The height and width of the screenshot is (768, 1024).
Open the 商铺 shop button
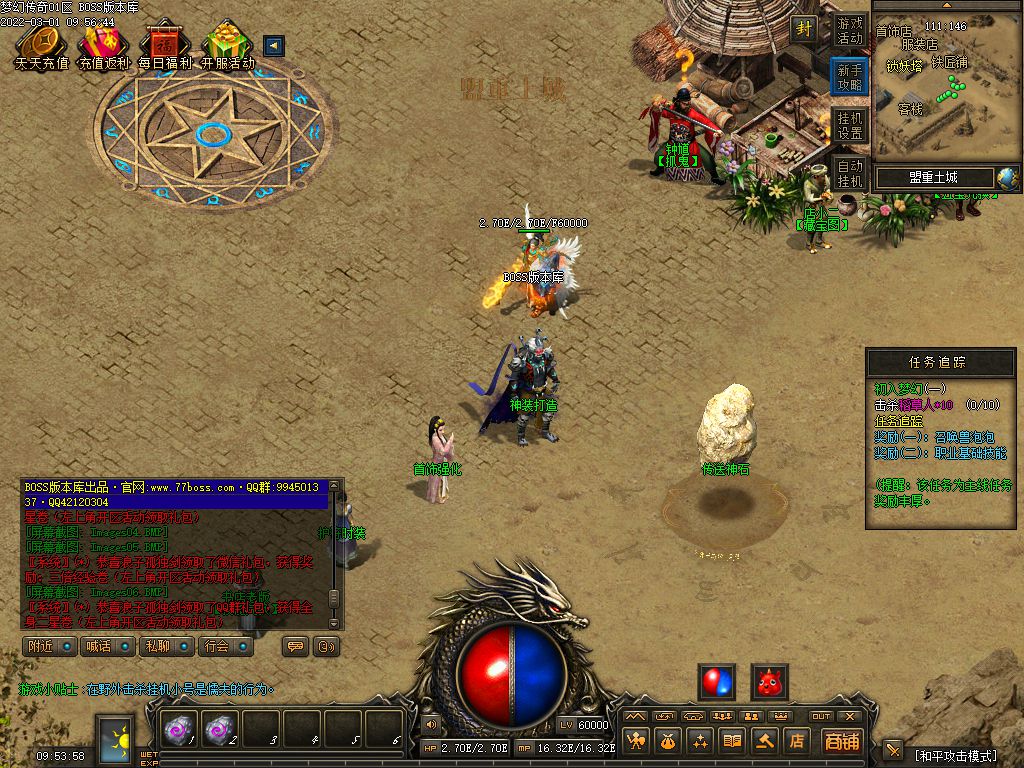[x=842, y=741]
